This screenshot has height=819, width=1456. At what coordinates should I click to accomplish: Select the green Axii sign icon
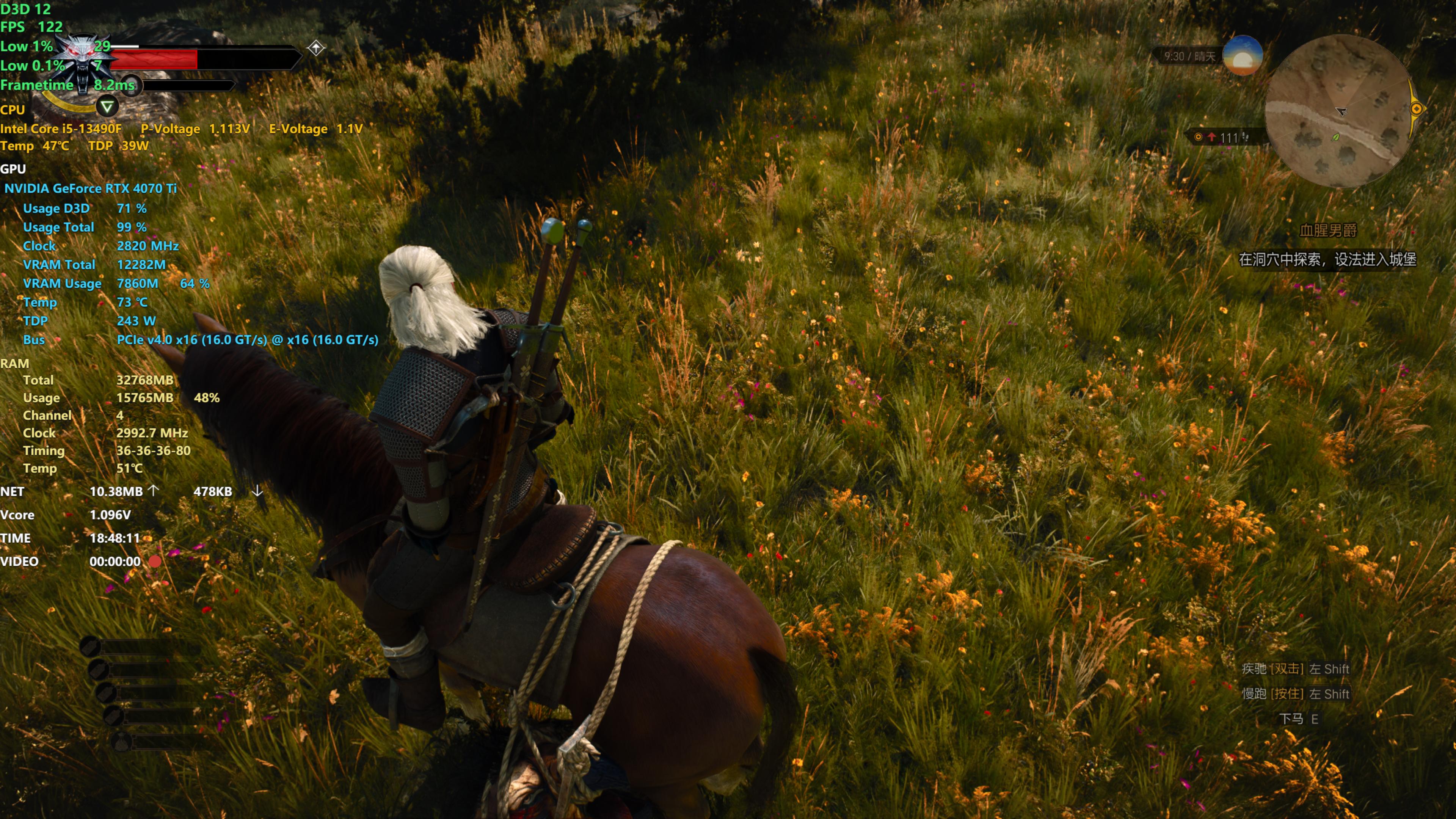(x=107, y=106)
